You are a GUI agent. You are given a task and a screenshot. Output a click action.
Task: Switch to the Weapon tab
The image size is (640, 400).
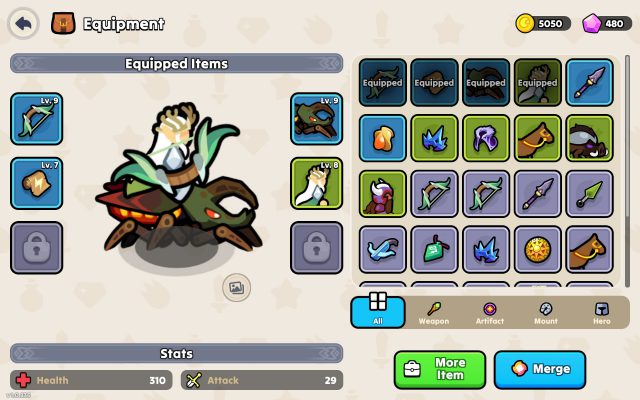433,312
